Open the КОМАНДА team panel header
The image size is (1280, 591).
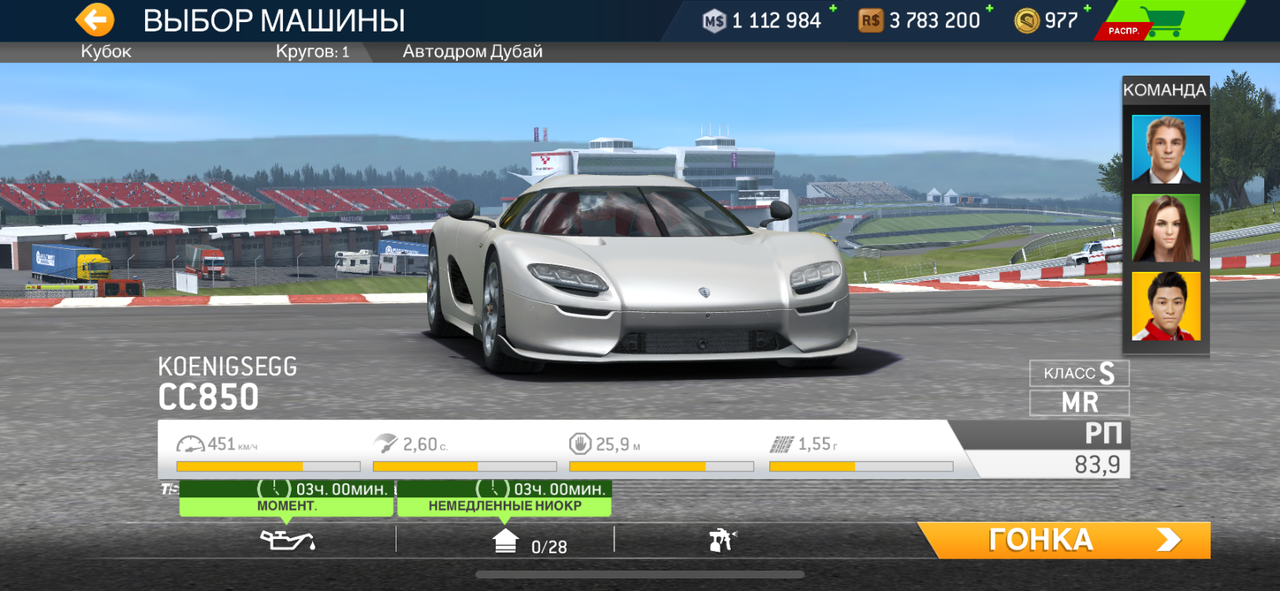[1165, 90]
